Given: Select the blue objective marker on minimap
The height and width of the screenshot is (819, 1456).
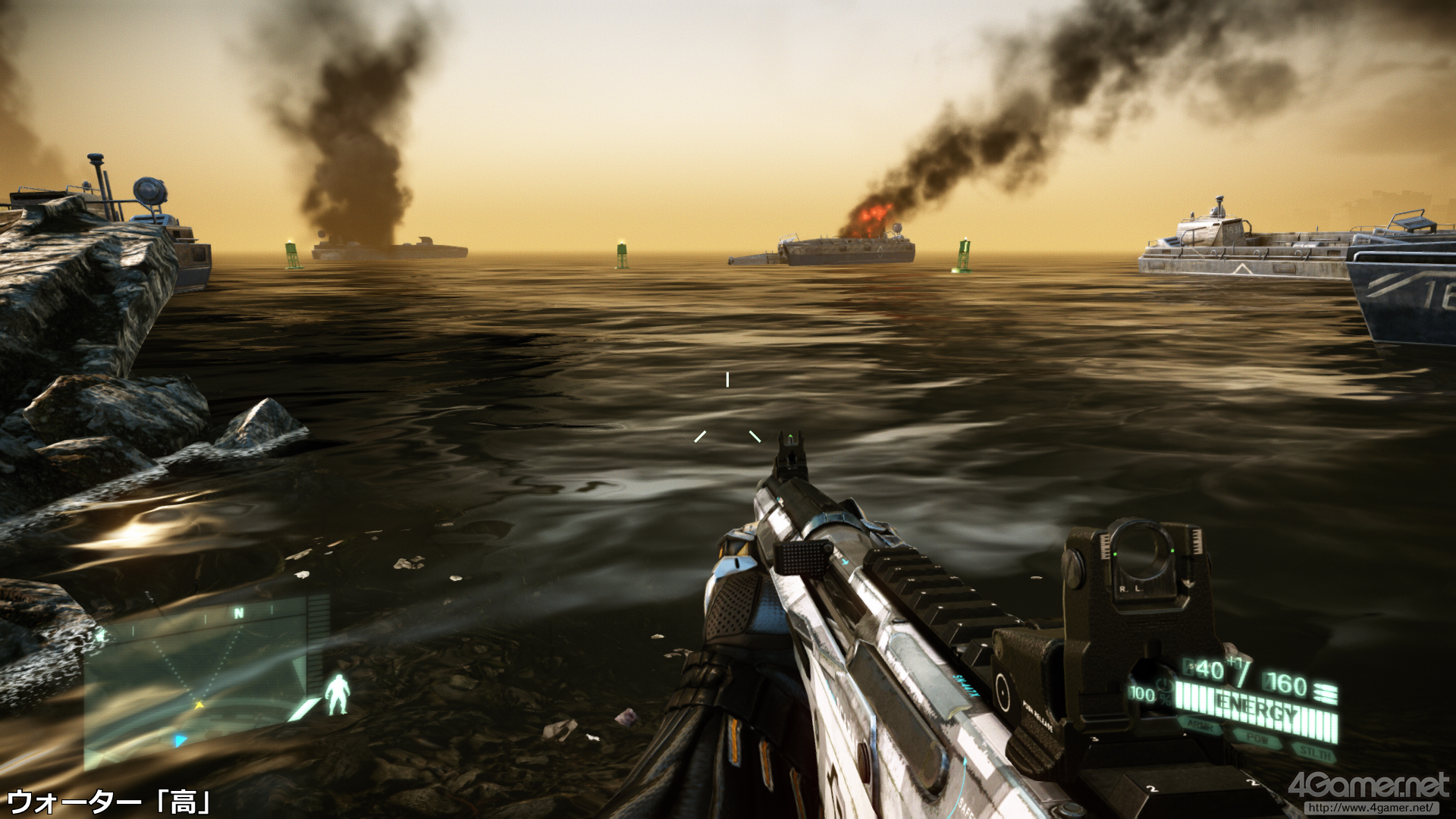Looking at the screenshot, I should [180, 740].
